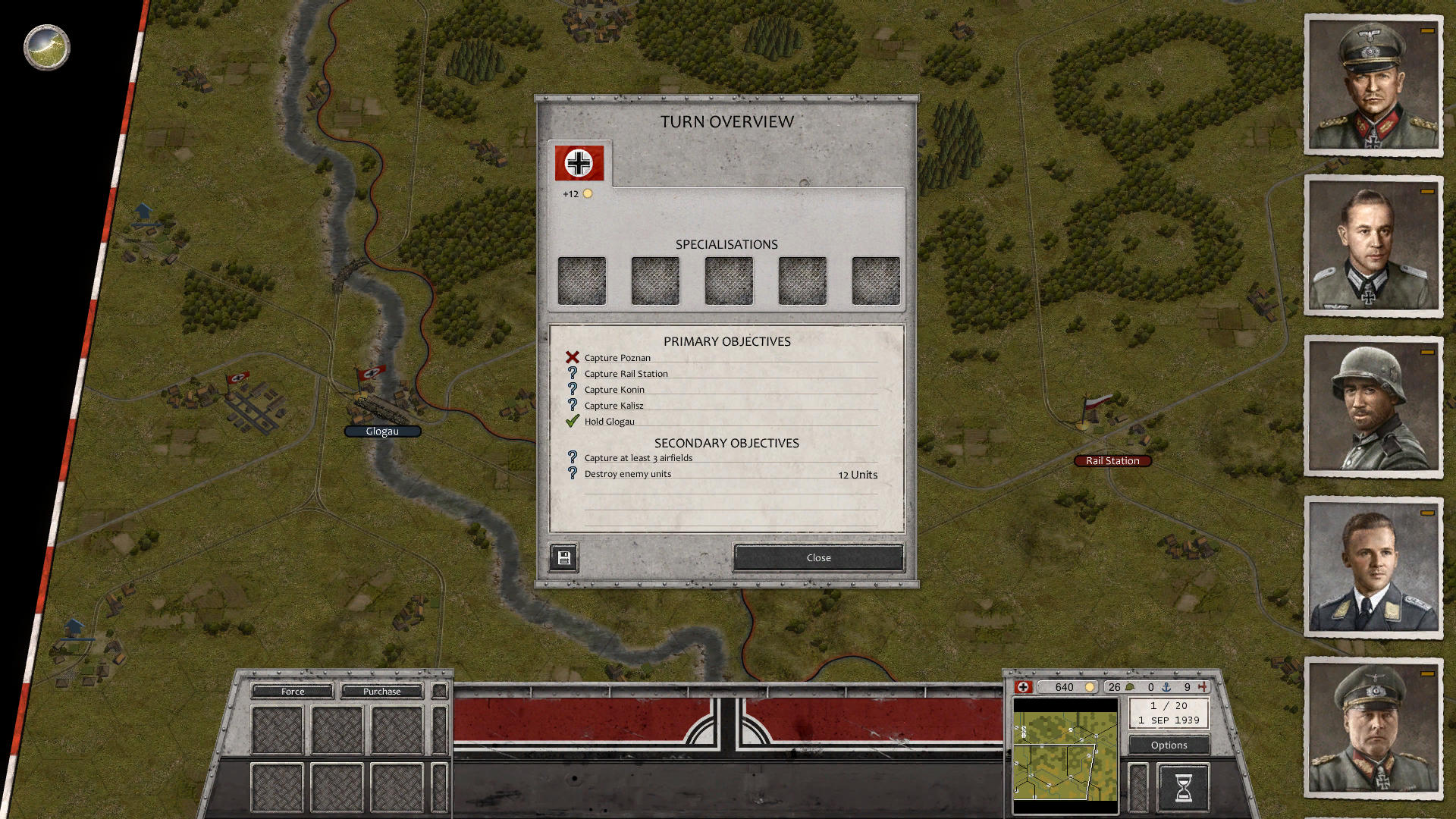The height and width of the screenshot is (819, 1456).
Task: Switch to the Purchase tab
Action: [381, 691]
